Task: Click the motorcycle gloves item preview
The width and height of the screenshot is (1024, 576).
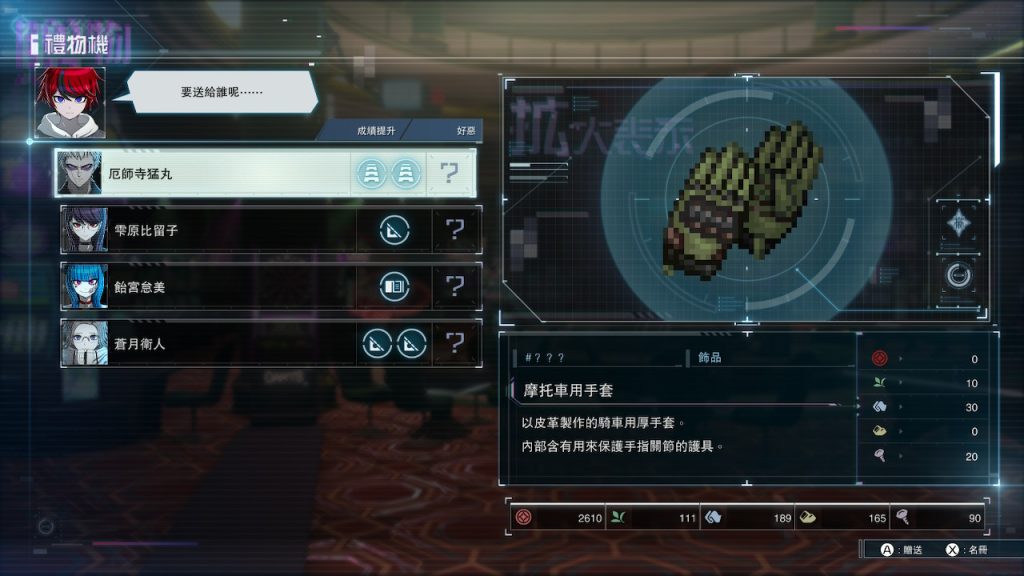Action: tap(746, 198)
